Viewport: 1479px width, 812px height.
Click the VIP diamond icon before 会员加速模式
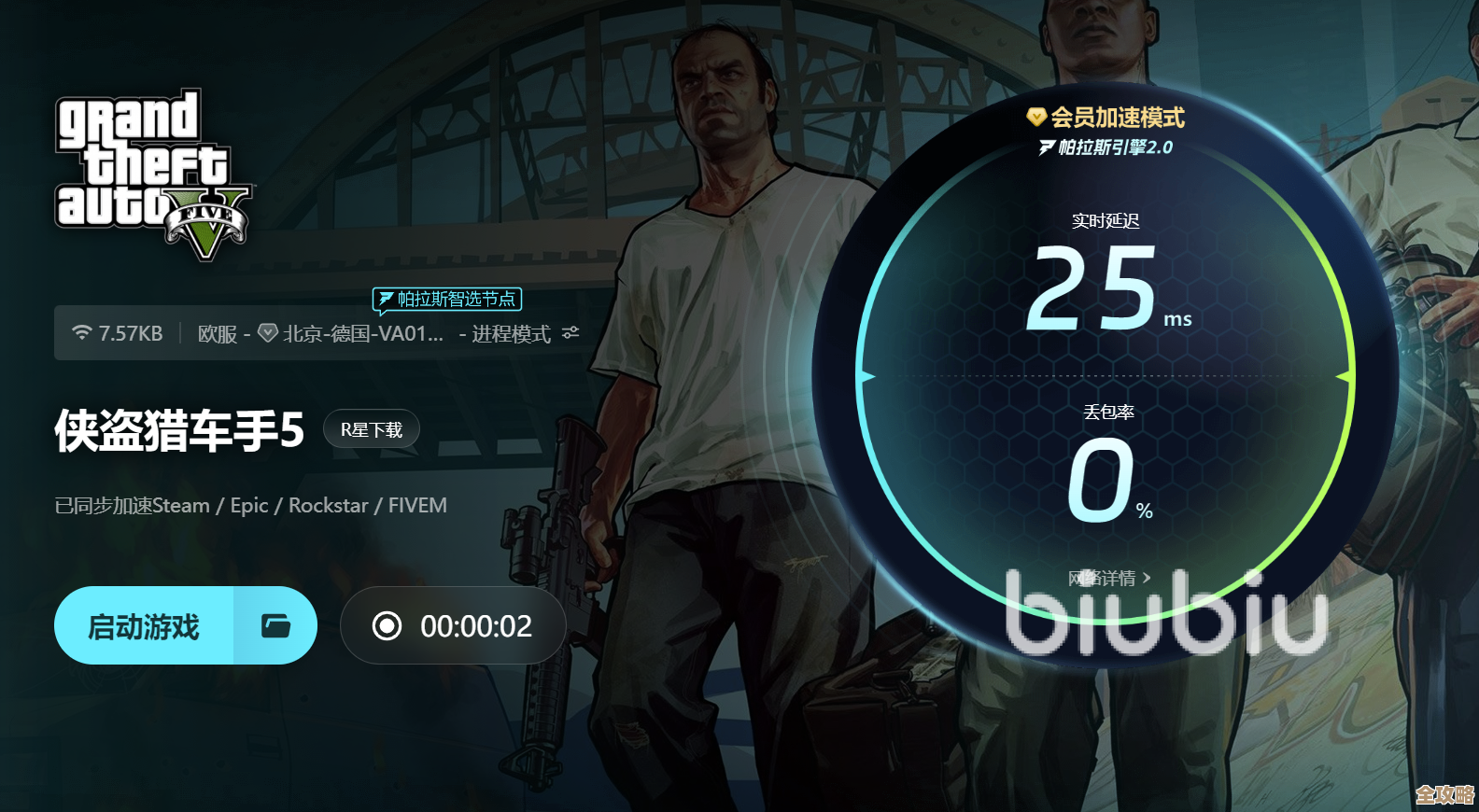pos(1036,118)
